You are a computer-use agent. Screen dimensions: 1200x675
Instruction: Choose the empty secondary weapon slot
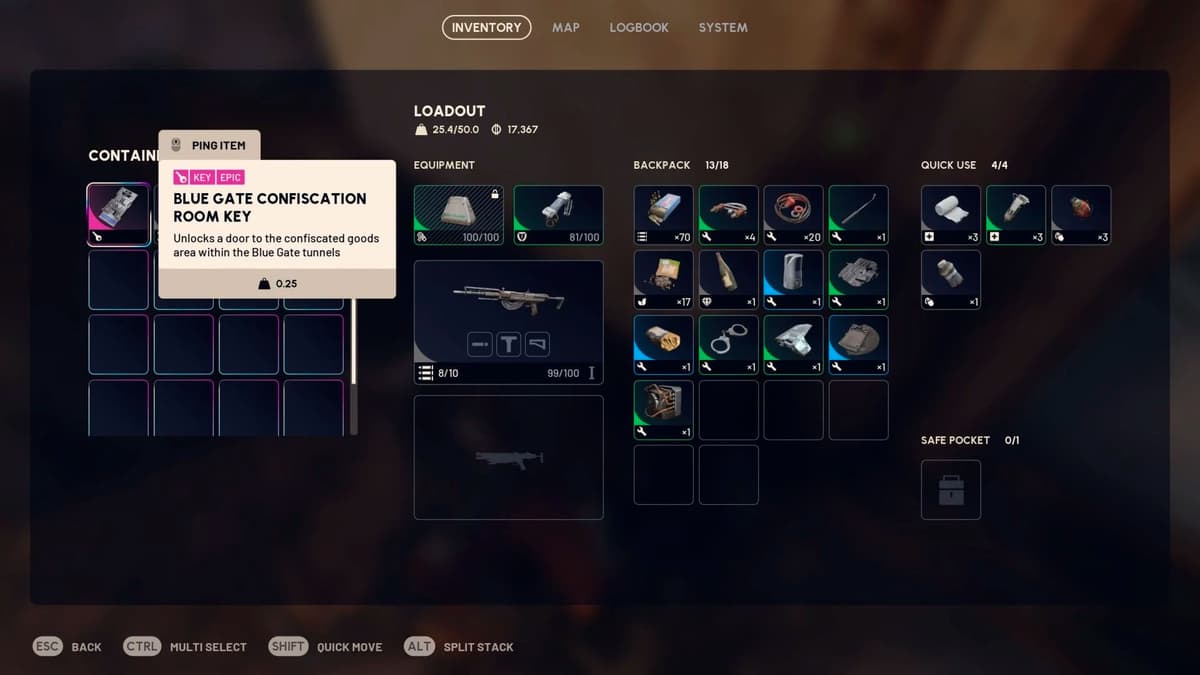pos(508,457)
